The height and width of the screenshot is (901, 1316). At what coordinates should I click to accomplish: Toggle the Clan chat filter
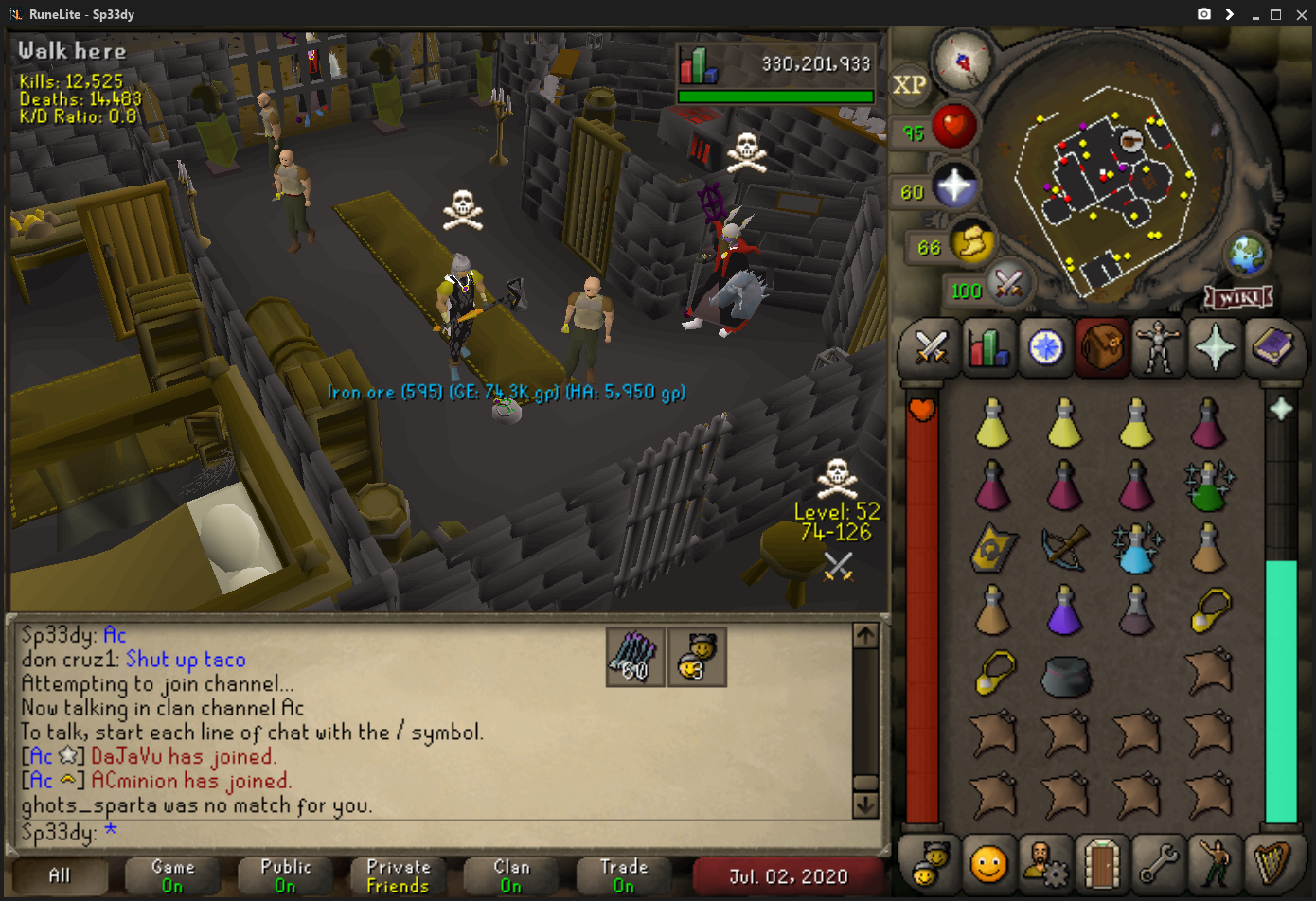click(511, 875)
